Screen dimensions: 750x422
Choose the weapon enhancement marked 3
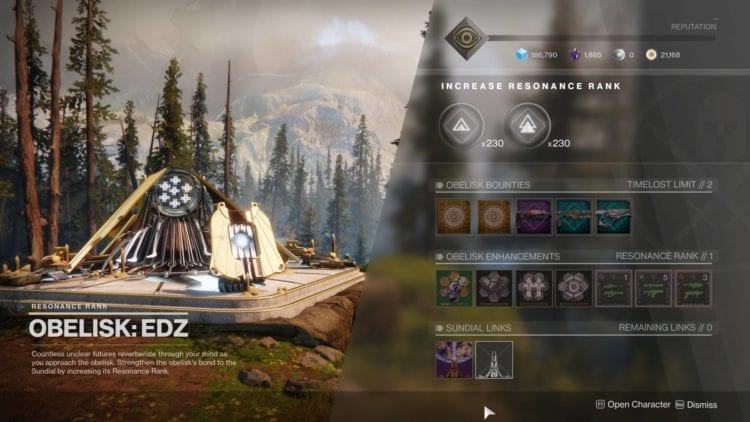693,287
